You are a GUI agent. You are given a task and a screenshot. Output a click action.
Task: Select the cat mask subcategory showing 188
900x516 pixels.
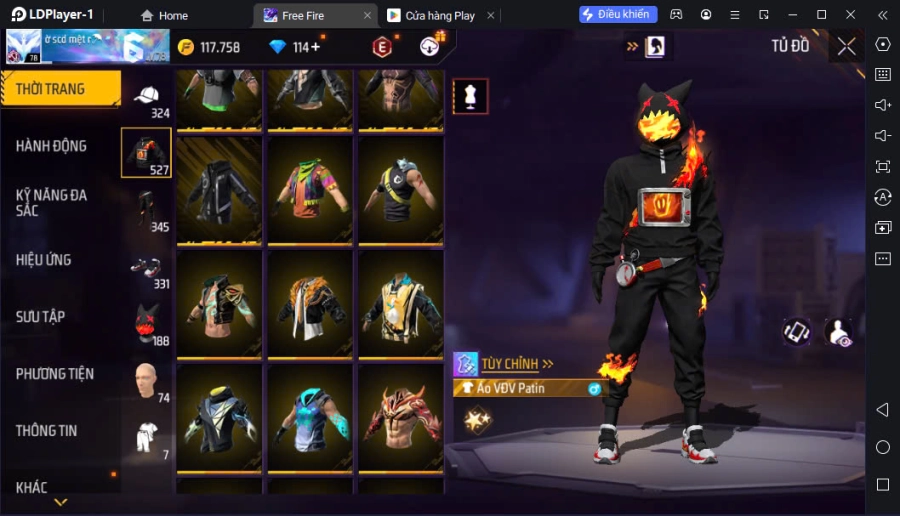146,326
